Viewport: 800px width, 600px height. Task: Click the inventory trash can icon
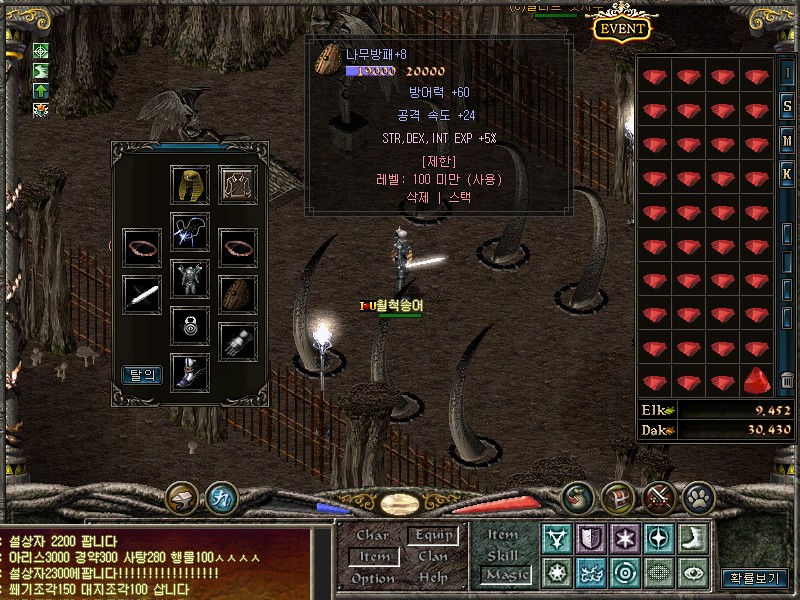[787, 381]
